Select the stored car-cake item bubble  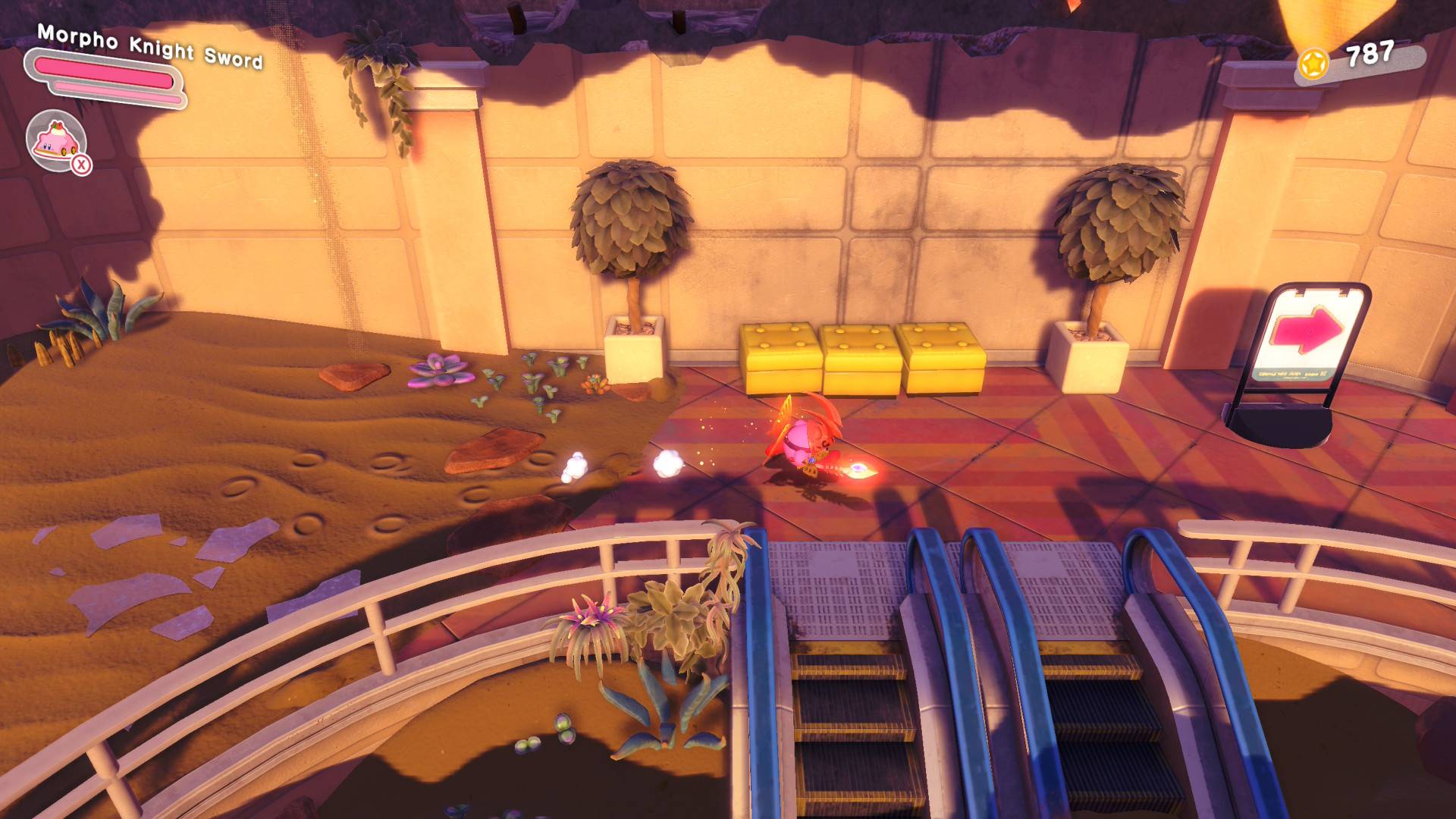pyautogui.click(x=55, y=140)
